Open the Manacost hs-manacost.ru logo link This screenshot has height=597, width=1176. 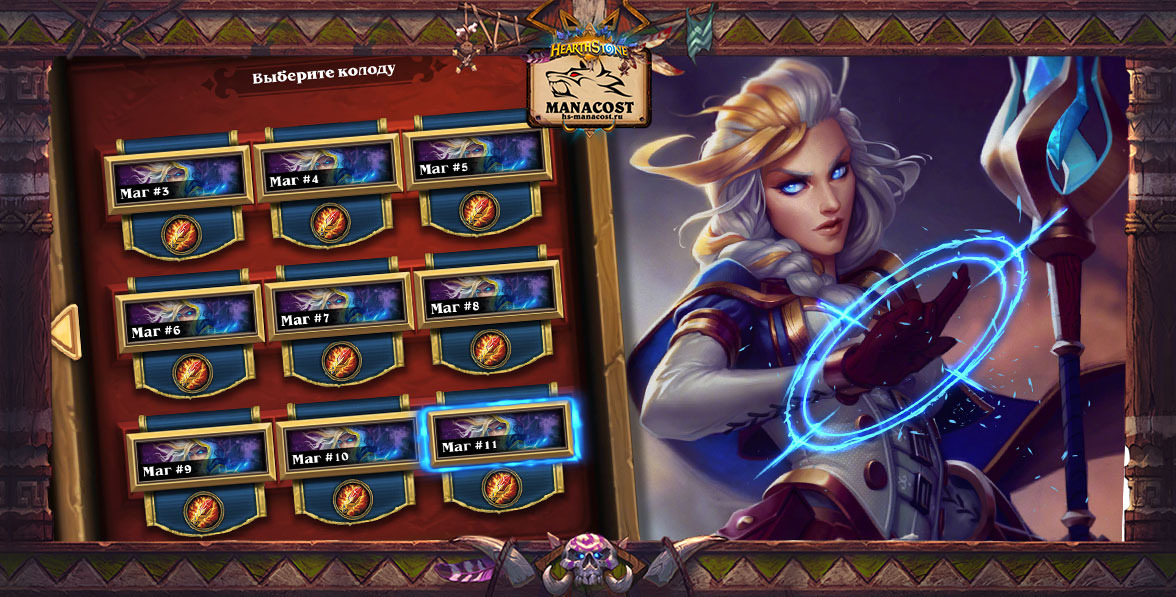tap(590, 88)
